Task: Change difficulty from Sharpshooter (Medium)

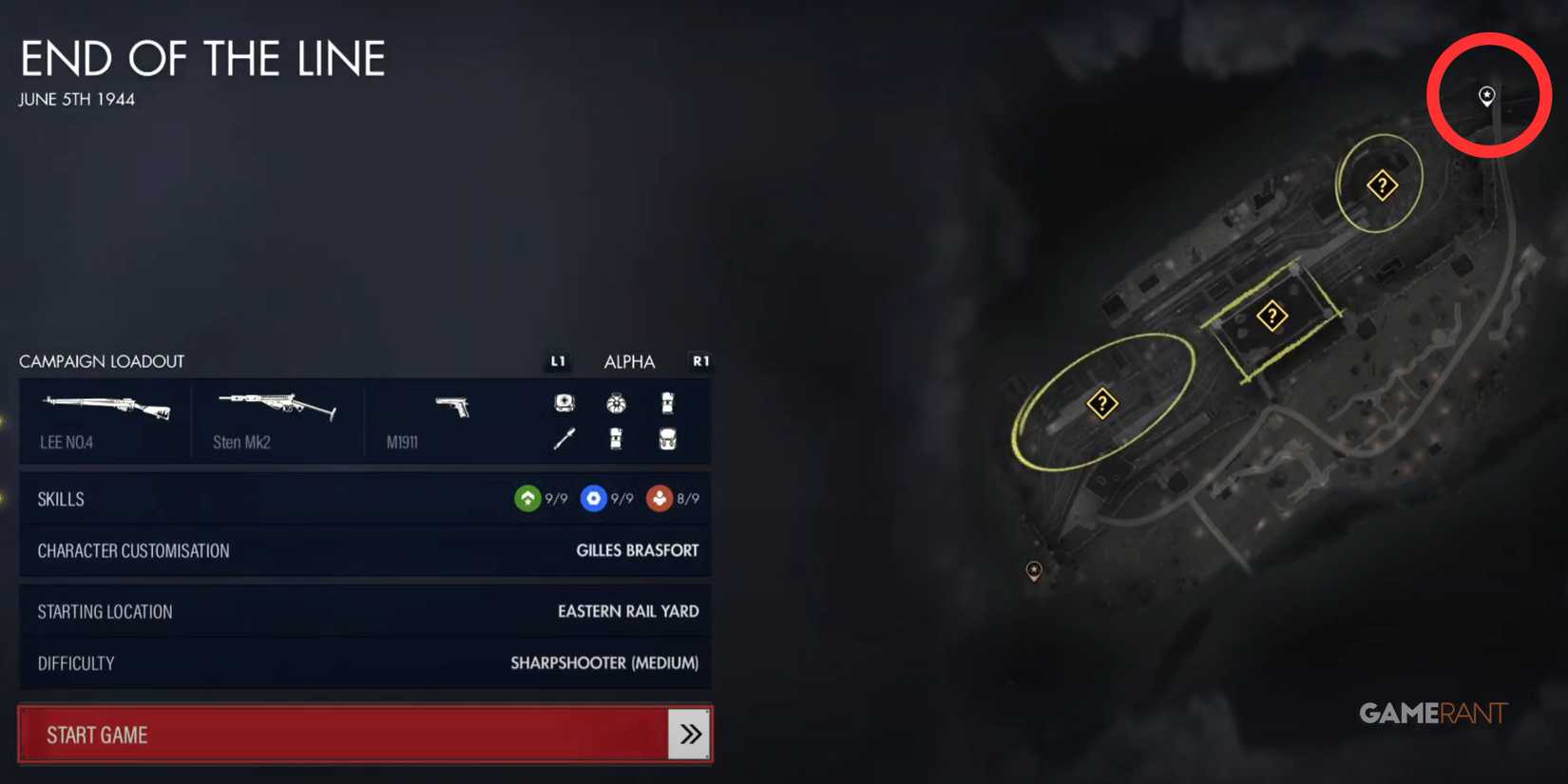Action: 366,662
